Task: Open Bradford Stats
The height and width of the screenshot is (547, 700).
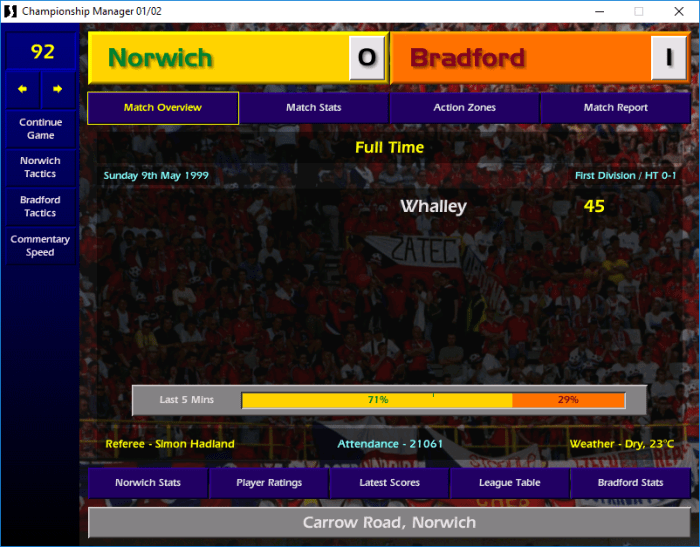Action: click(x=630, y=483)
